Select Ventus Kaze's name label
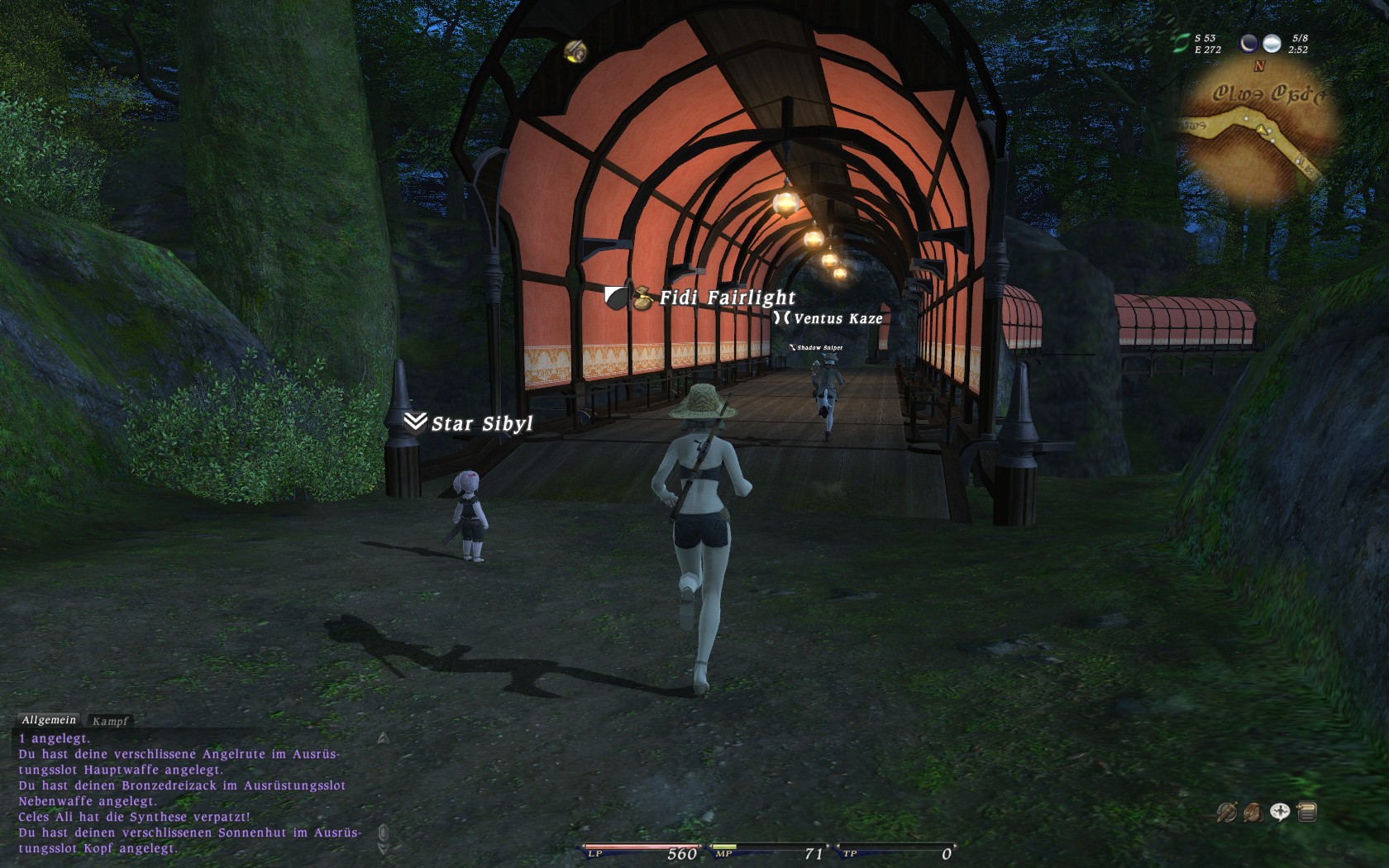The width and height of the screenshot is (1389, 868). pyautogui.click(x=838, y=318)
